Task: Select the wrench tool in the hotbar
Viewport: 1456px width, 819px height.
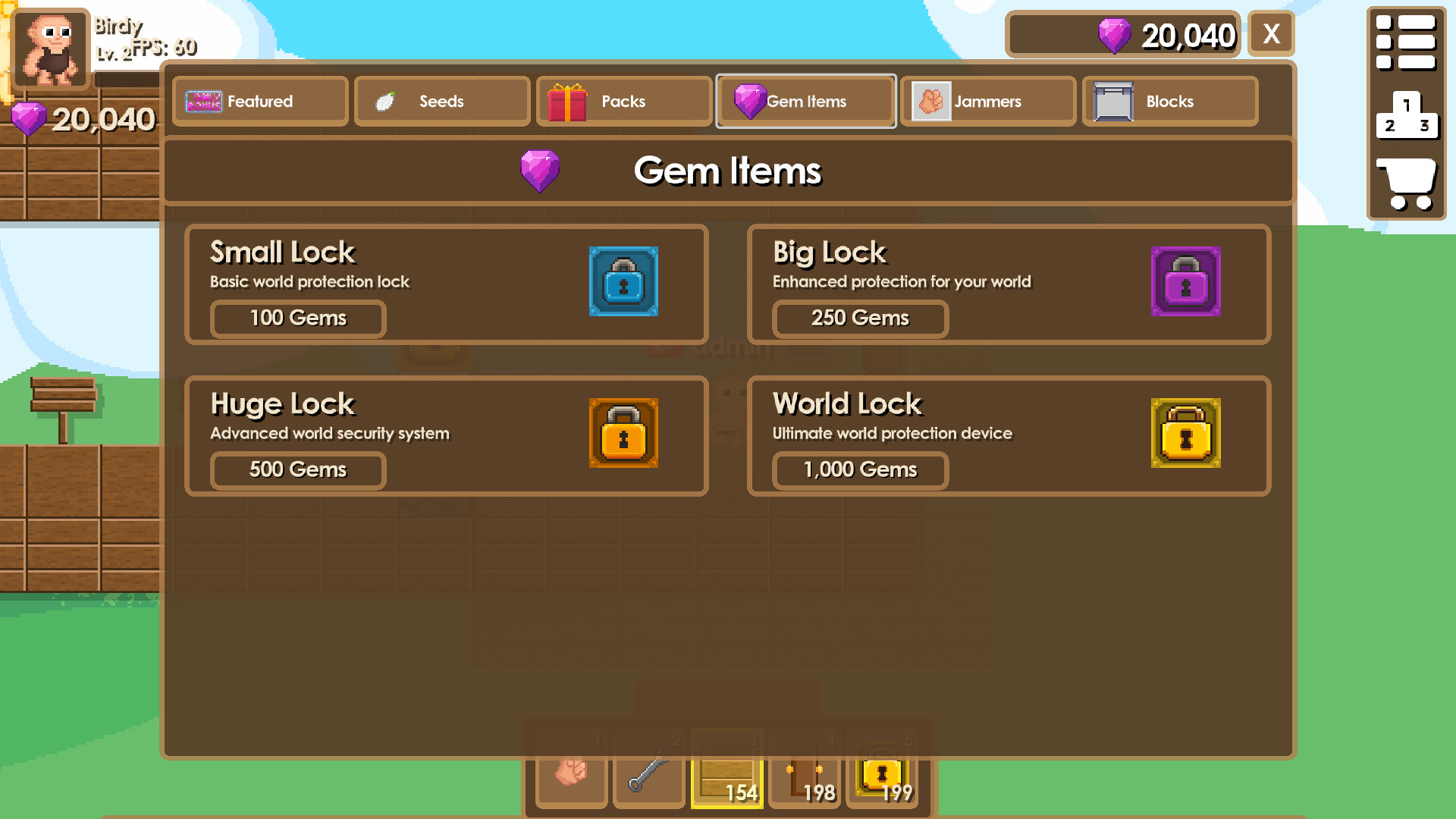Action: 648,771
